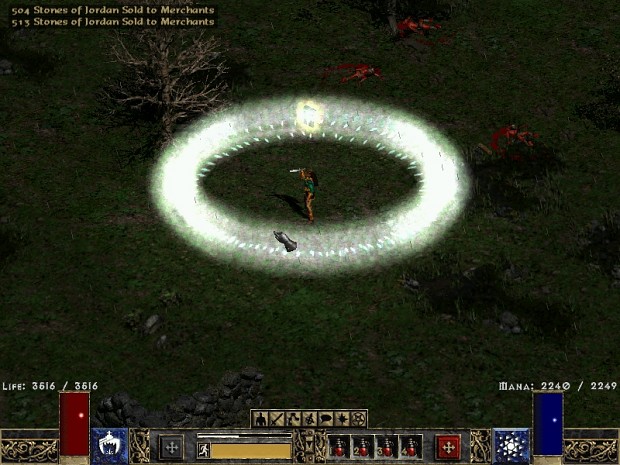Drink the red potion in belt slot 2

363,446
